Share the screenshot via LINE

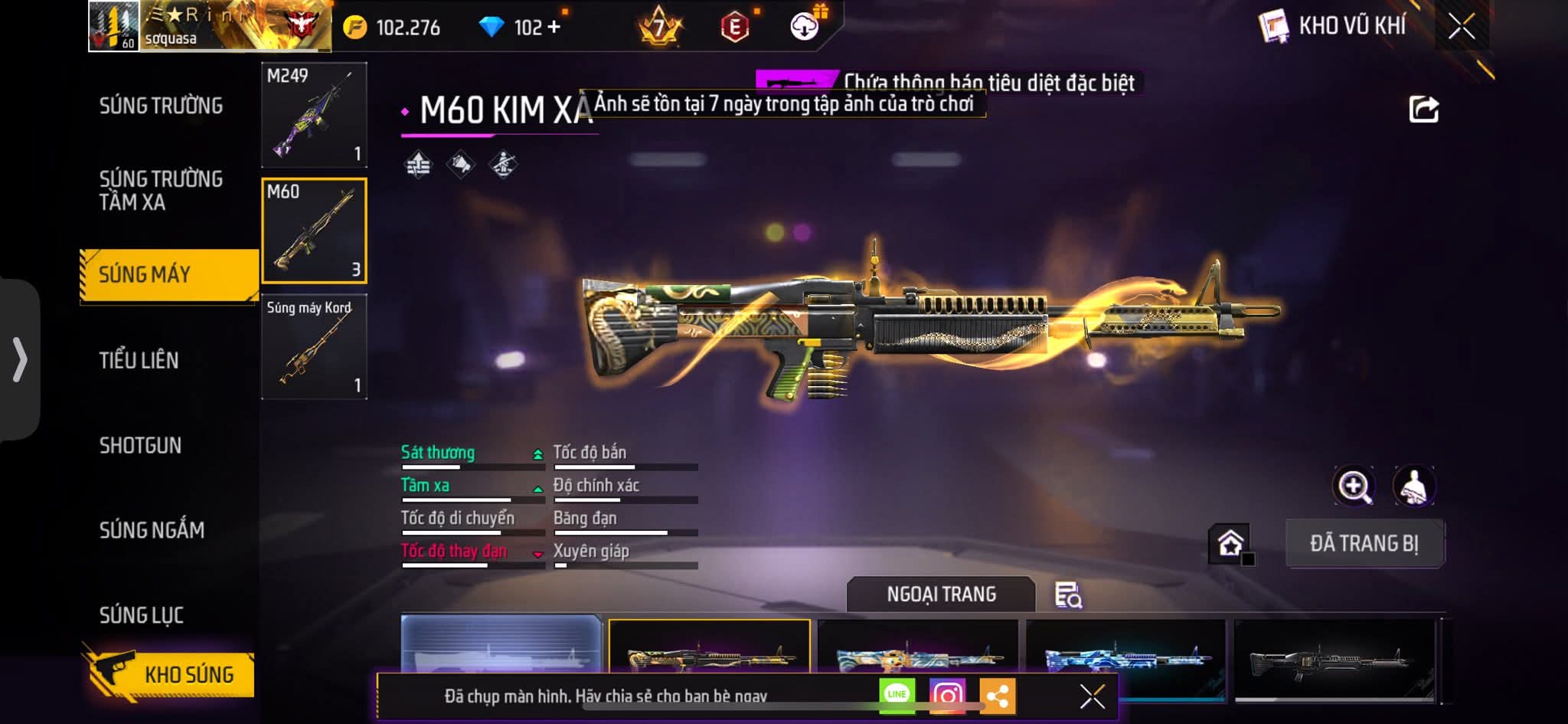pos(897,695)
